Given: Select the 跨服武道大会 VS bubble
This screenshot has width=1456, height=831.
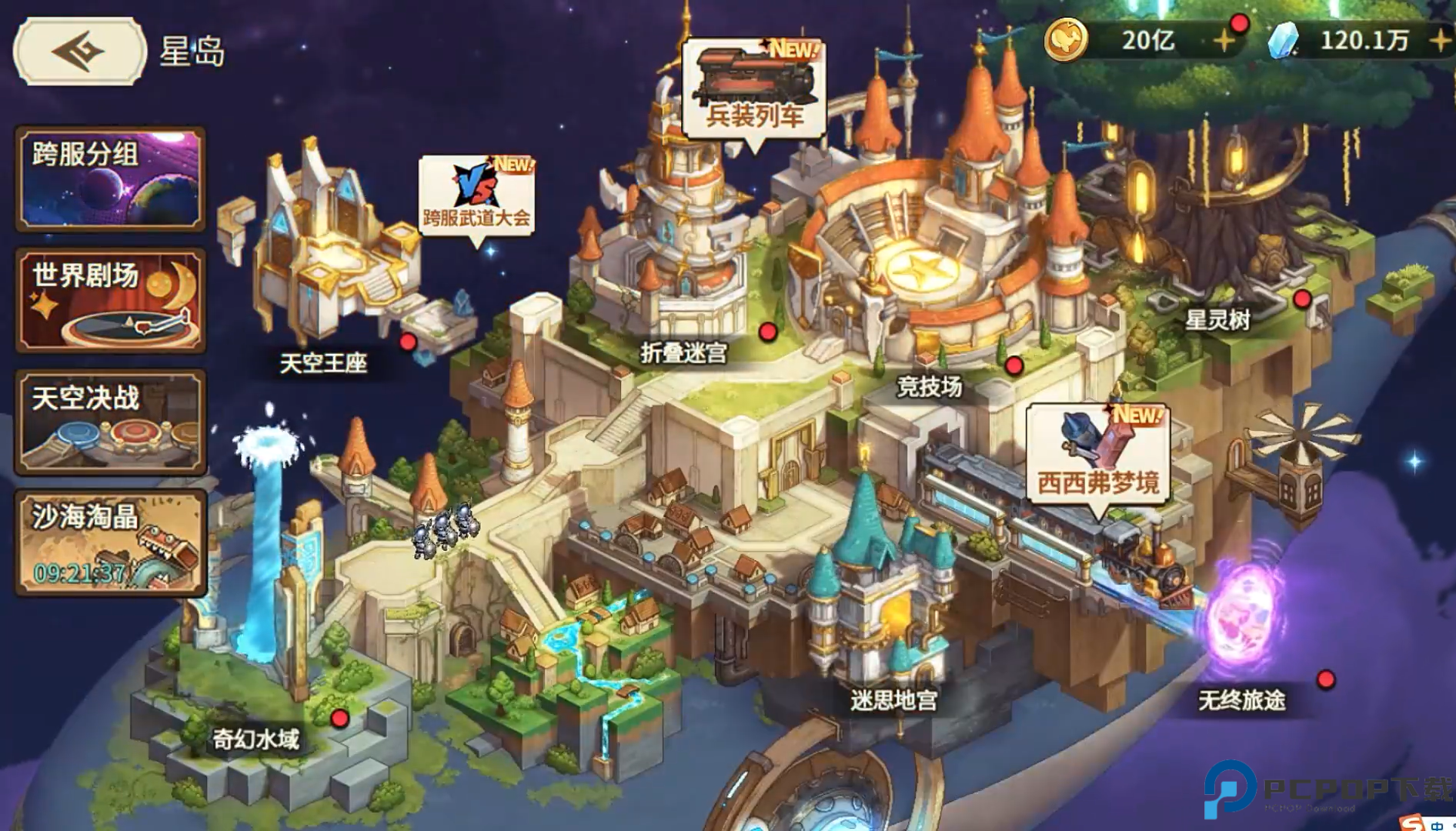Looking at the screenshot, I should click(476, 195).
